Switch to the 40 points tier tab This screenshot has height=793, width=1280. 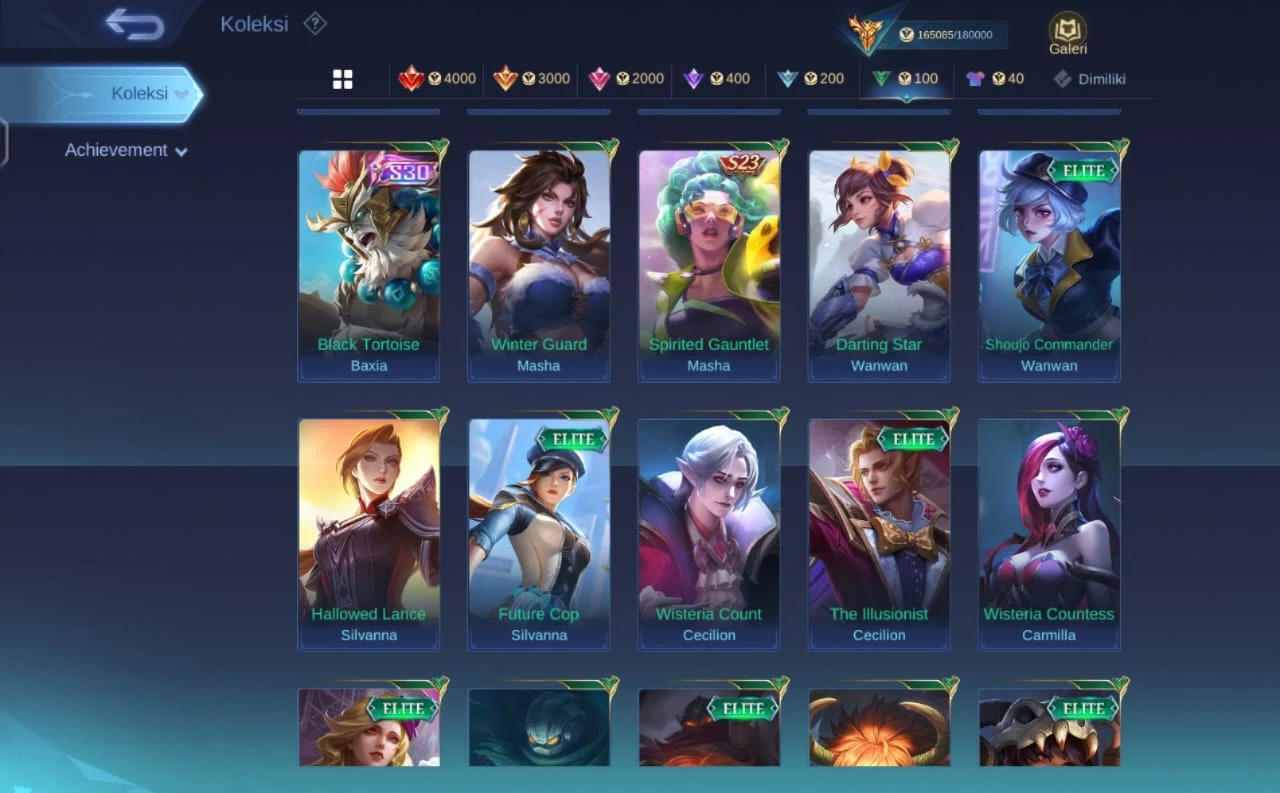[x=994, y=78]
